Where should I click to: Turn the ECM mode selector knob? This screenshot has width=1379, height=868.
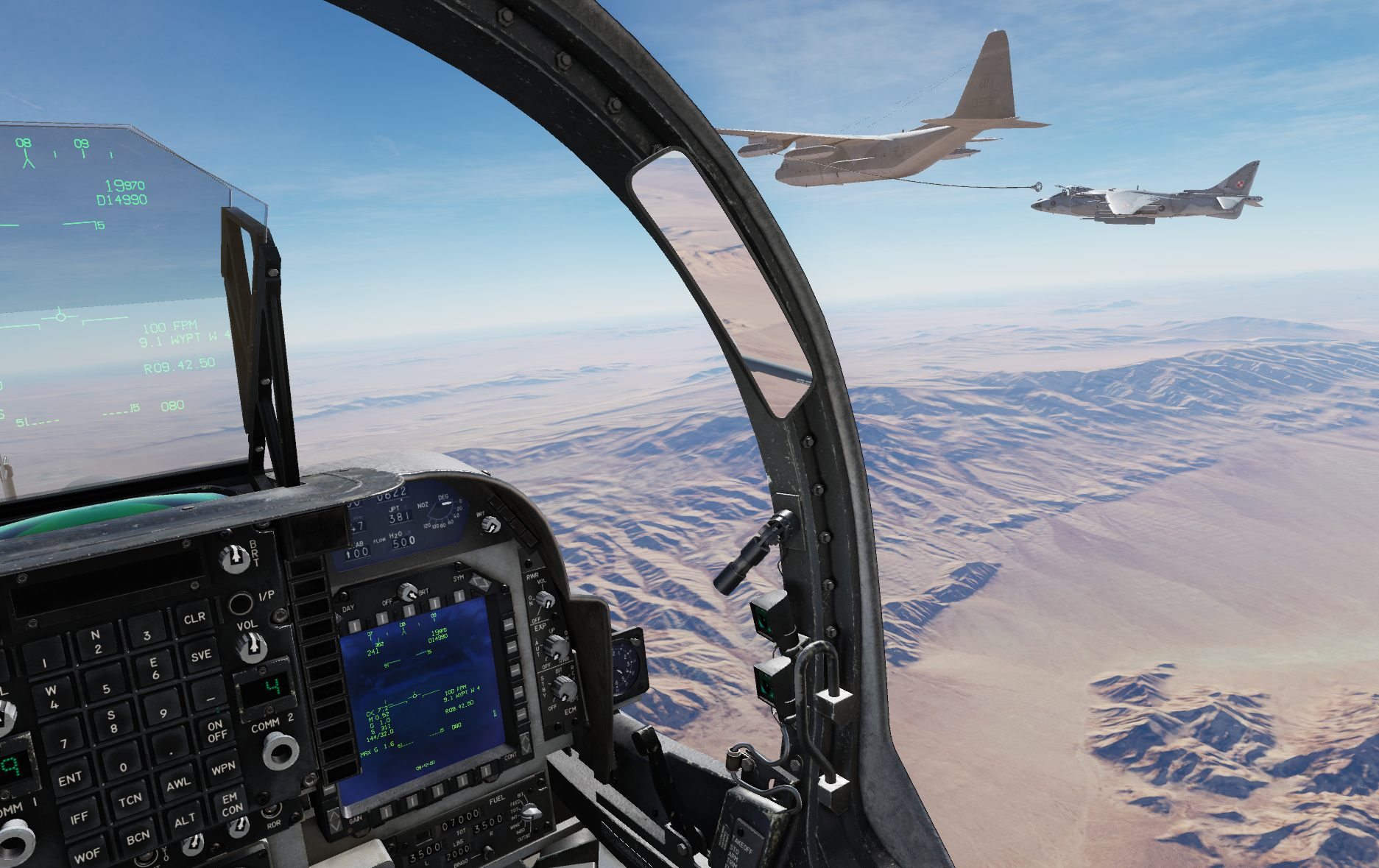click(564, 689)
